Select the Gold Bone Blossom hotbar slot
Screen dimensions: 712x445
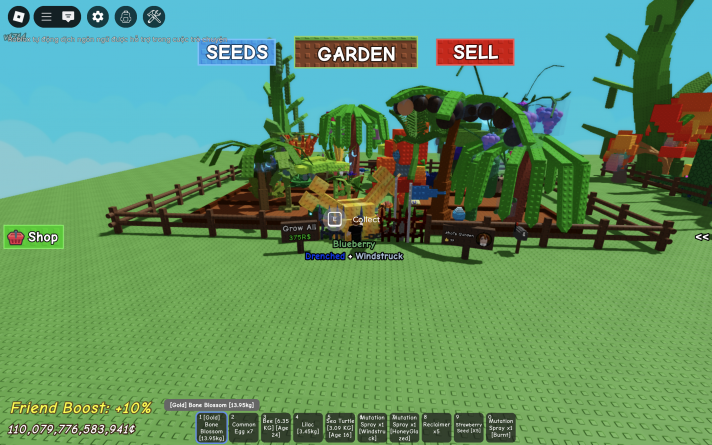click(x=212, y=428)
